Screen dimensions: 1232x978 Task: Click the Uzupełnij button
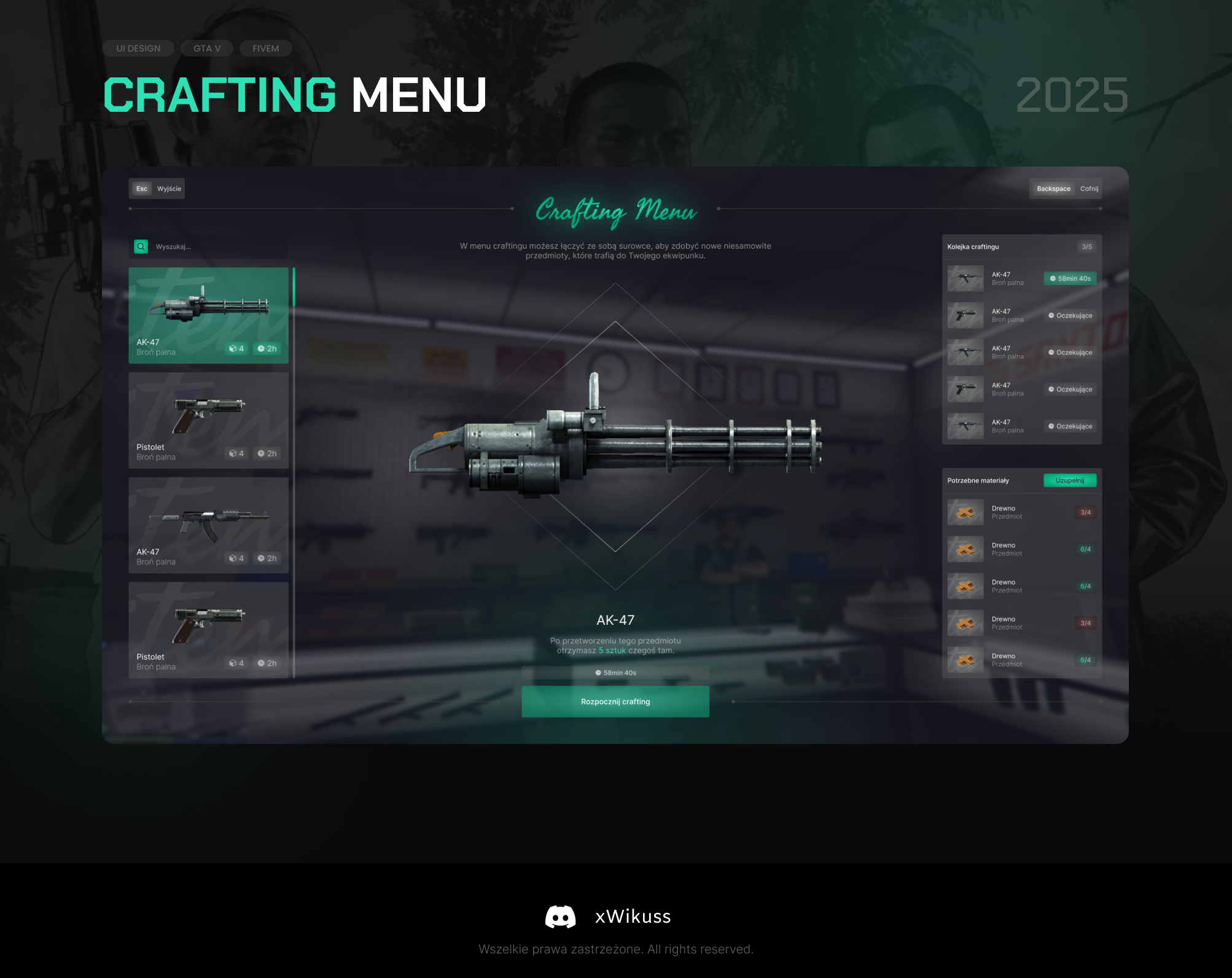(1070, 480)
